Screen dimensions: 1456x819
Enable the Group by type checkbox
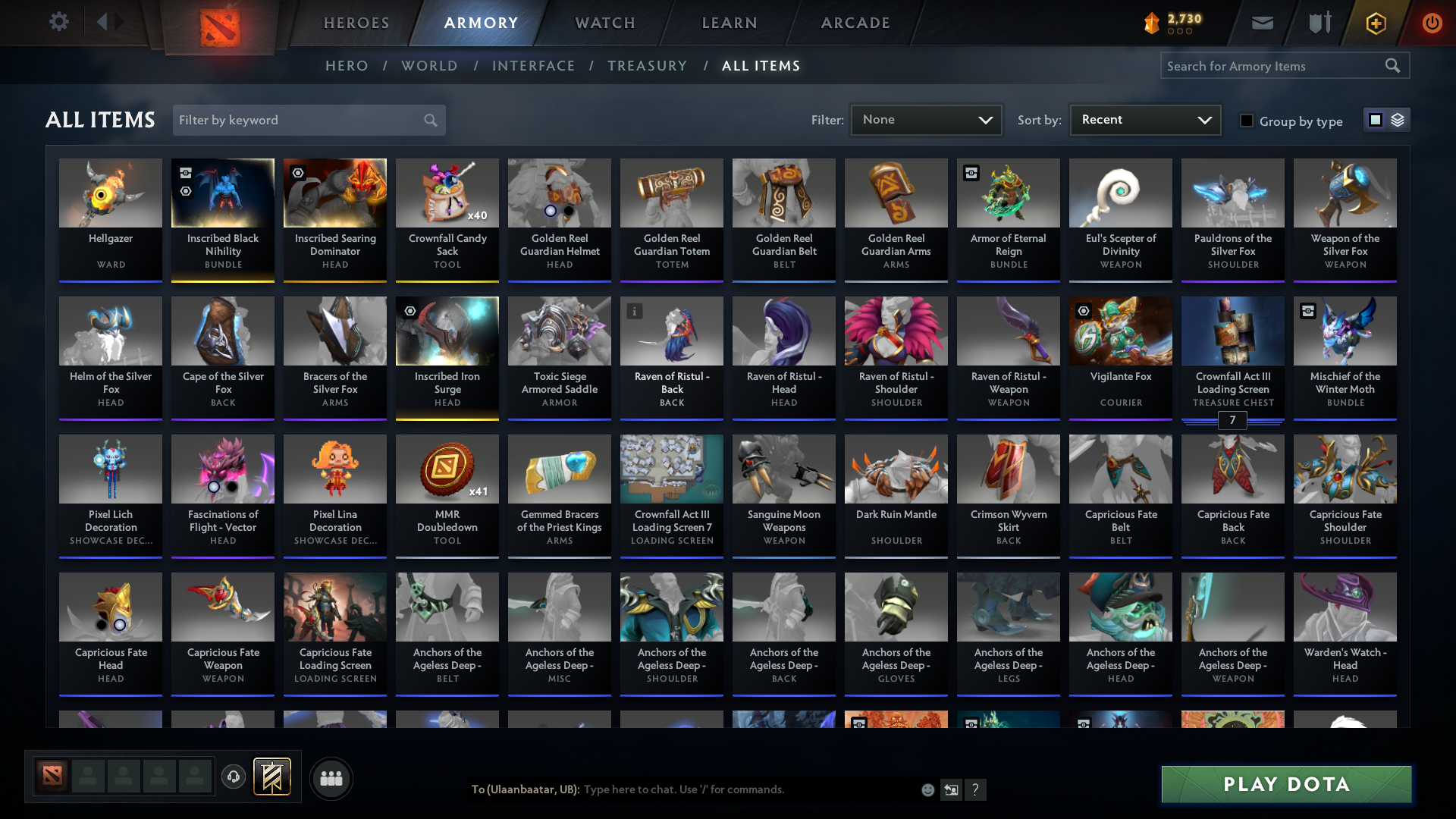coord(1247,121)
